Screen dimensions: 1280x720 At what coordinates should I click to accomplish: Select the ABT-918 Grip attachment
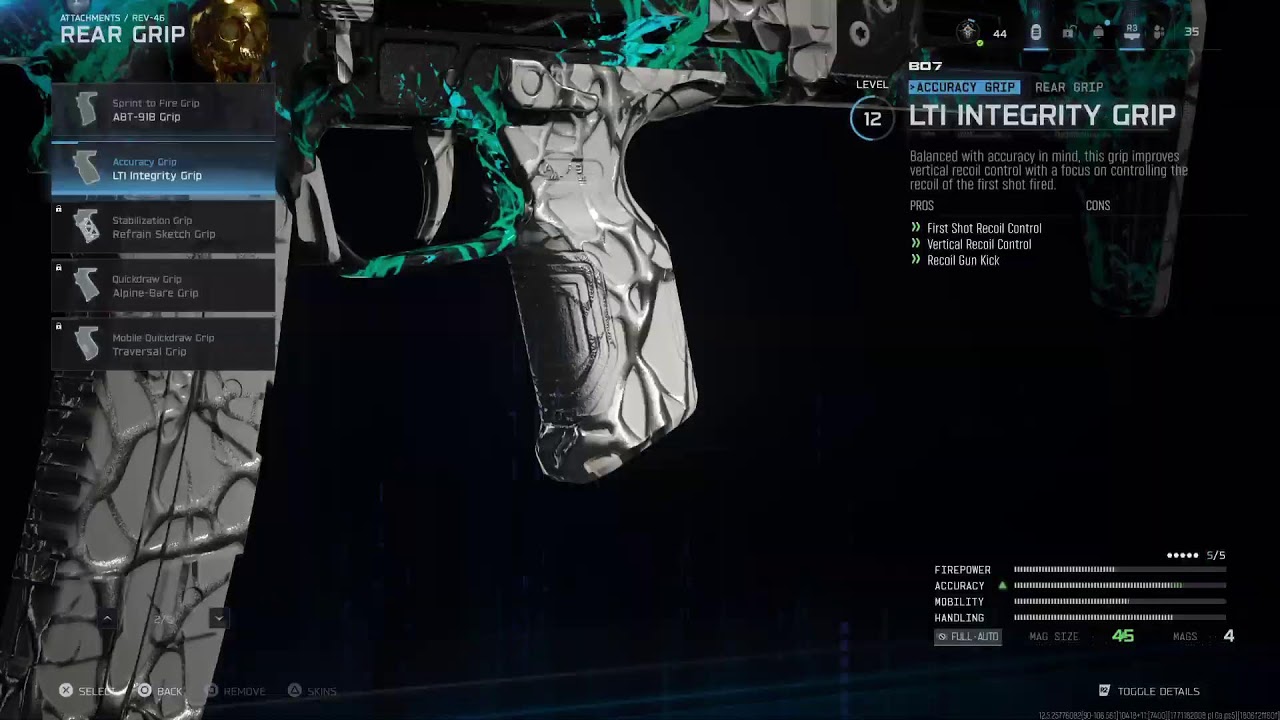point(163,110)
